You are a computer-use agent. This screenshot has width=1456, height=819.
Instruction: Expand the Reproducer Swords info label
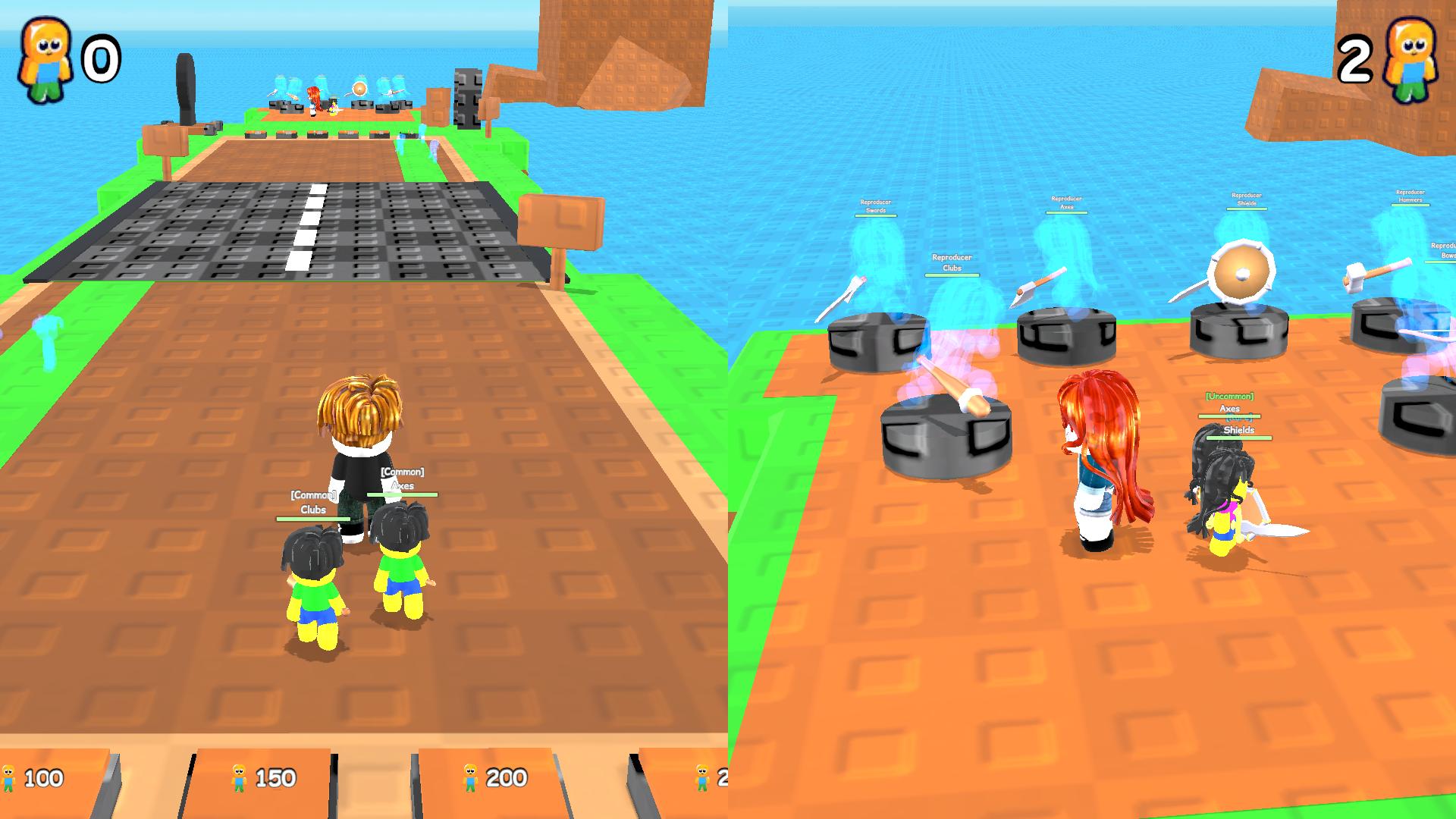coord(875,205)
